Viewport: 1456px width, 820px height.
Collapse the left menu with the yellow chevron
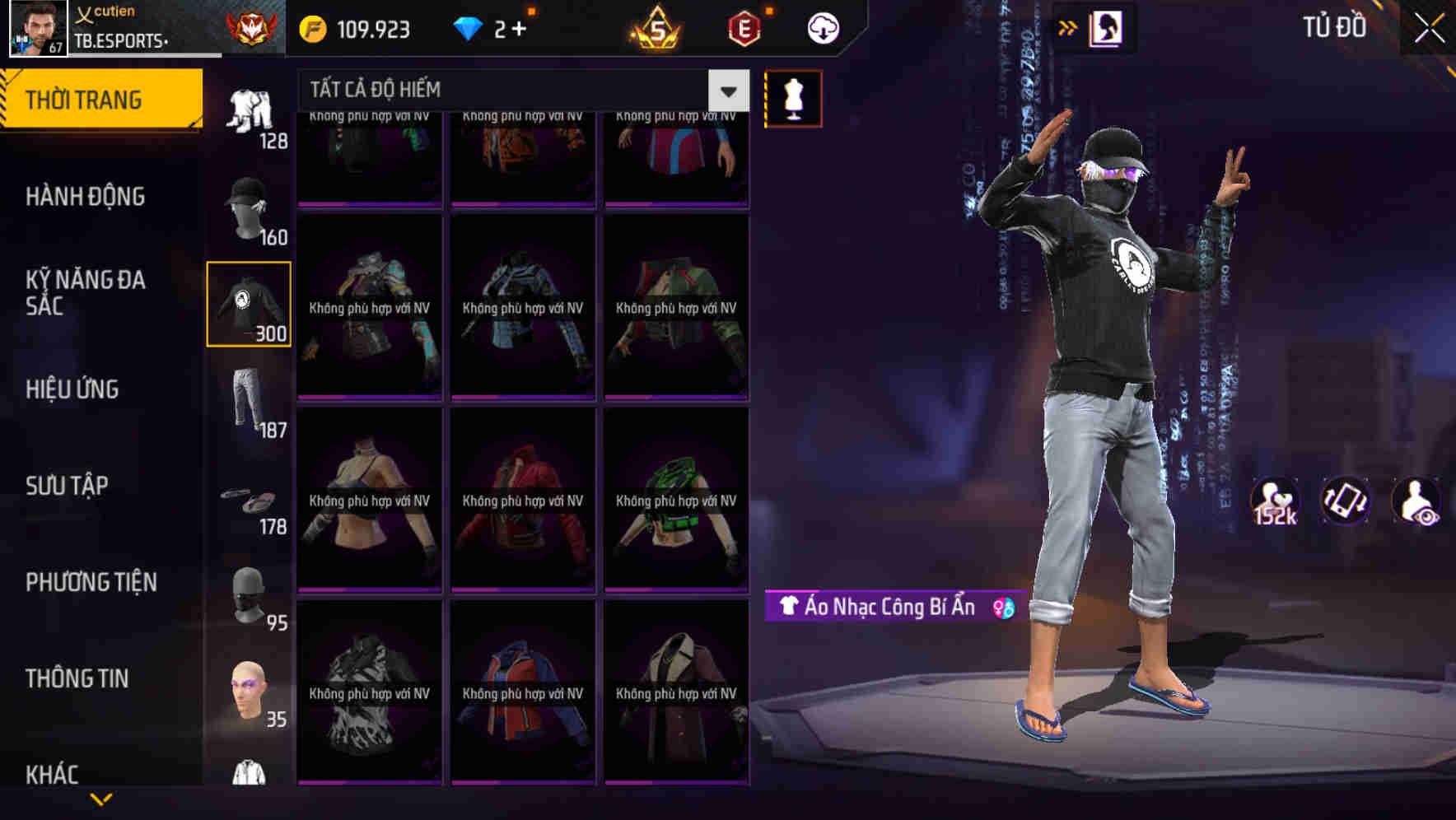point(101,797)
